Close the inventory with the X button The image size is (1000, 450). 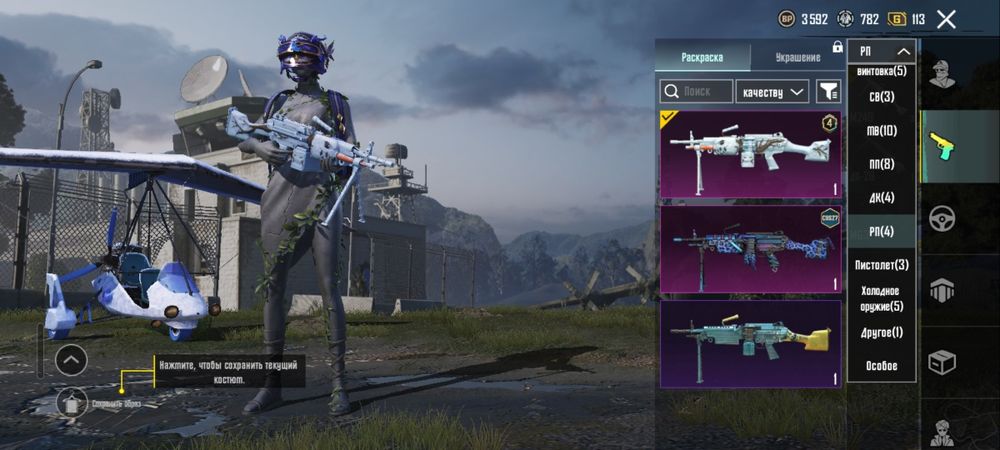coord(946,19)
